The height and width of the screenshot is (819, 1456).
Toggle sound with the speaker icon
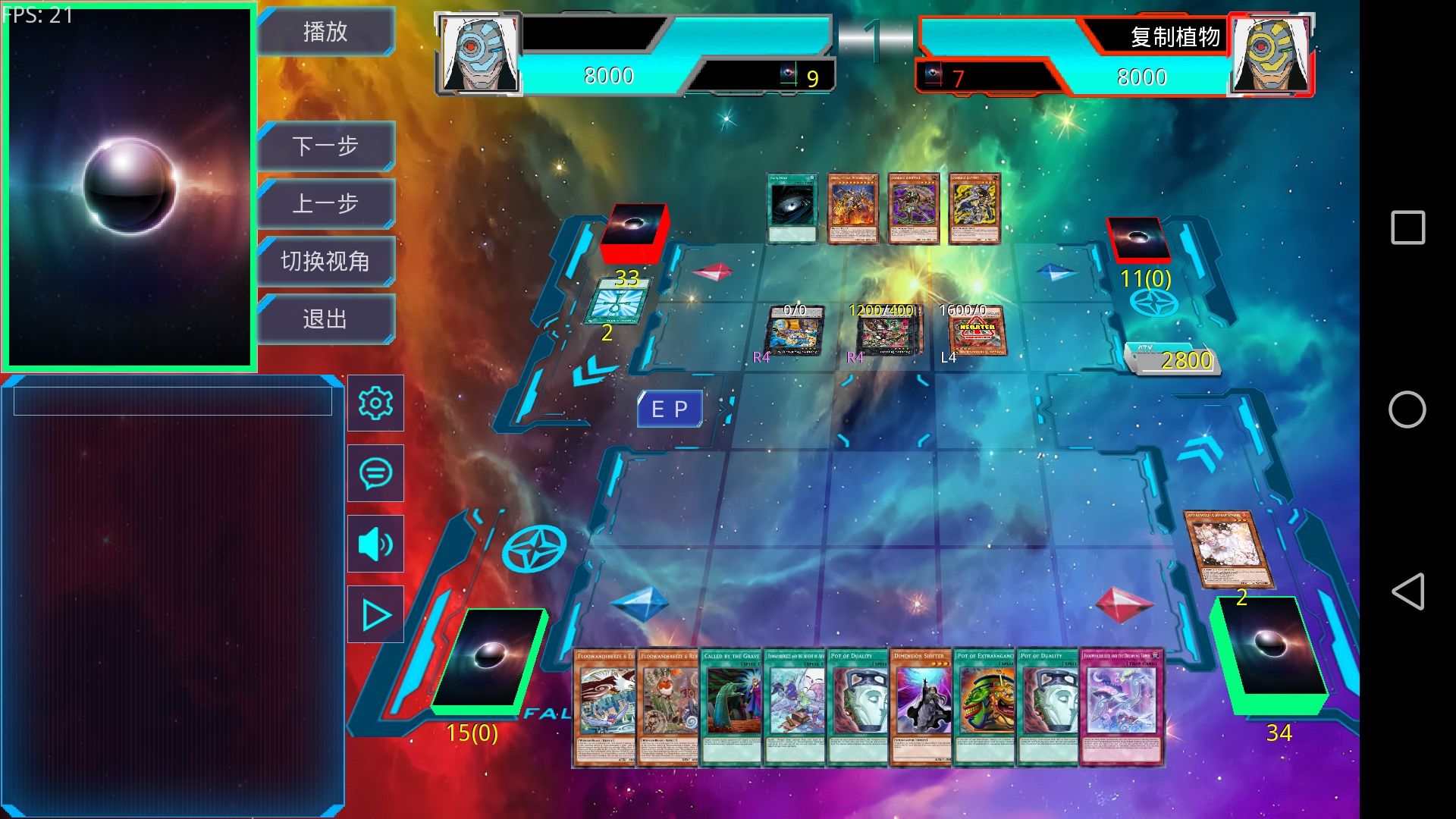[x=375, y=544]
